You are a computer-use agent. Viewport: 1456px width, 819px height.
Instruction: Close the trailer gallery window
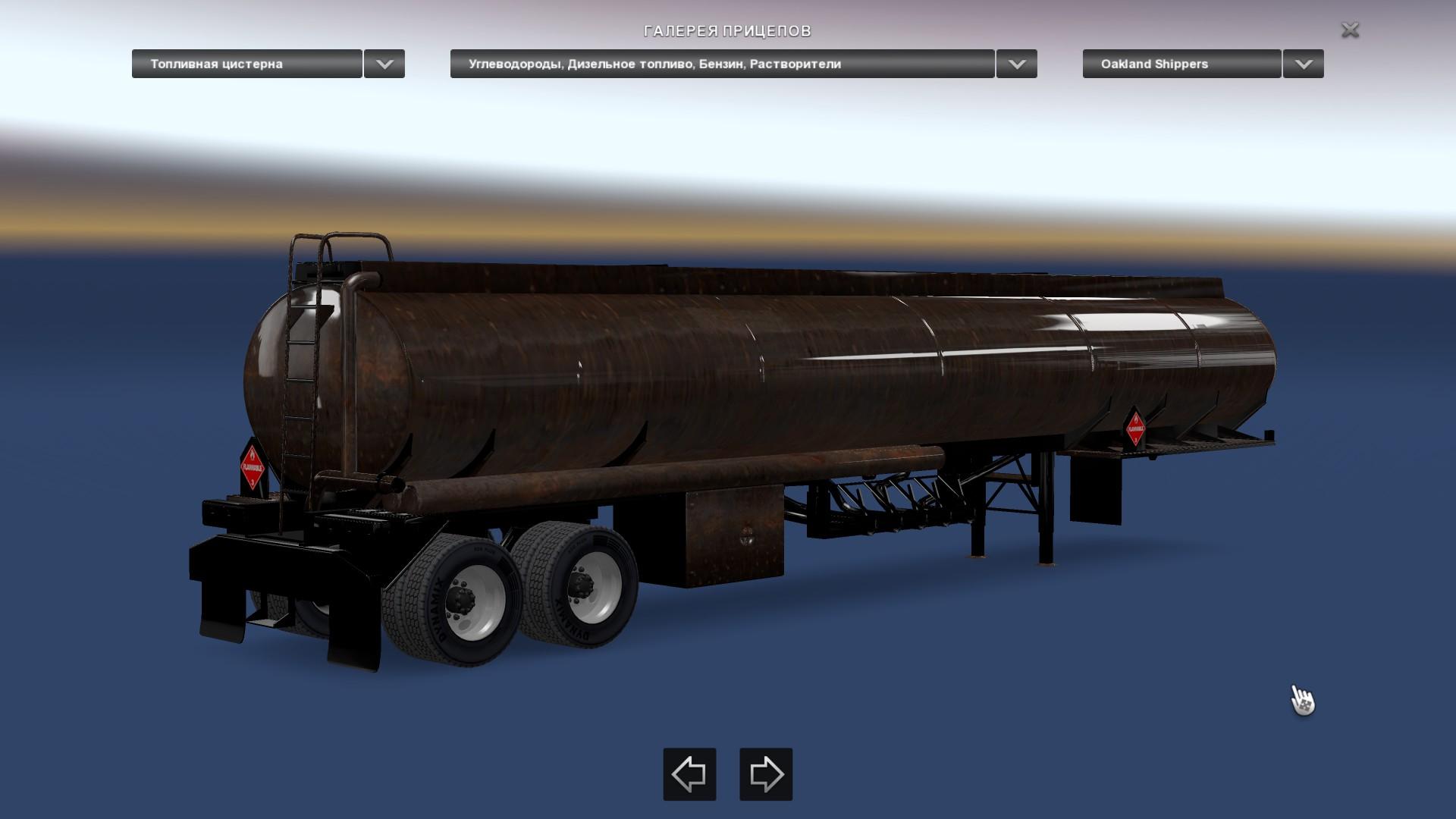(1350, 30)
